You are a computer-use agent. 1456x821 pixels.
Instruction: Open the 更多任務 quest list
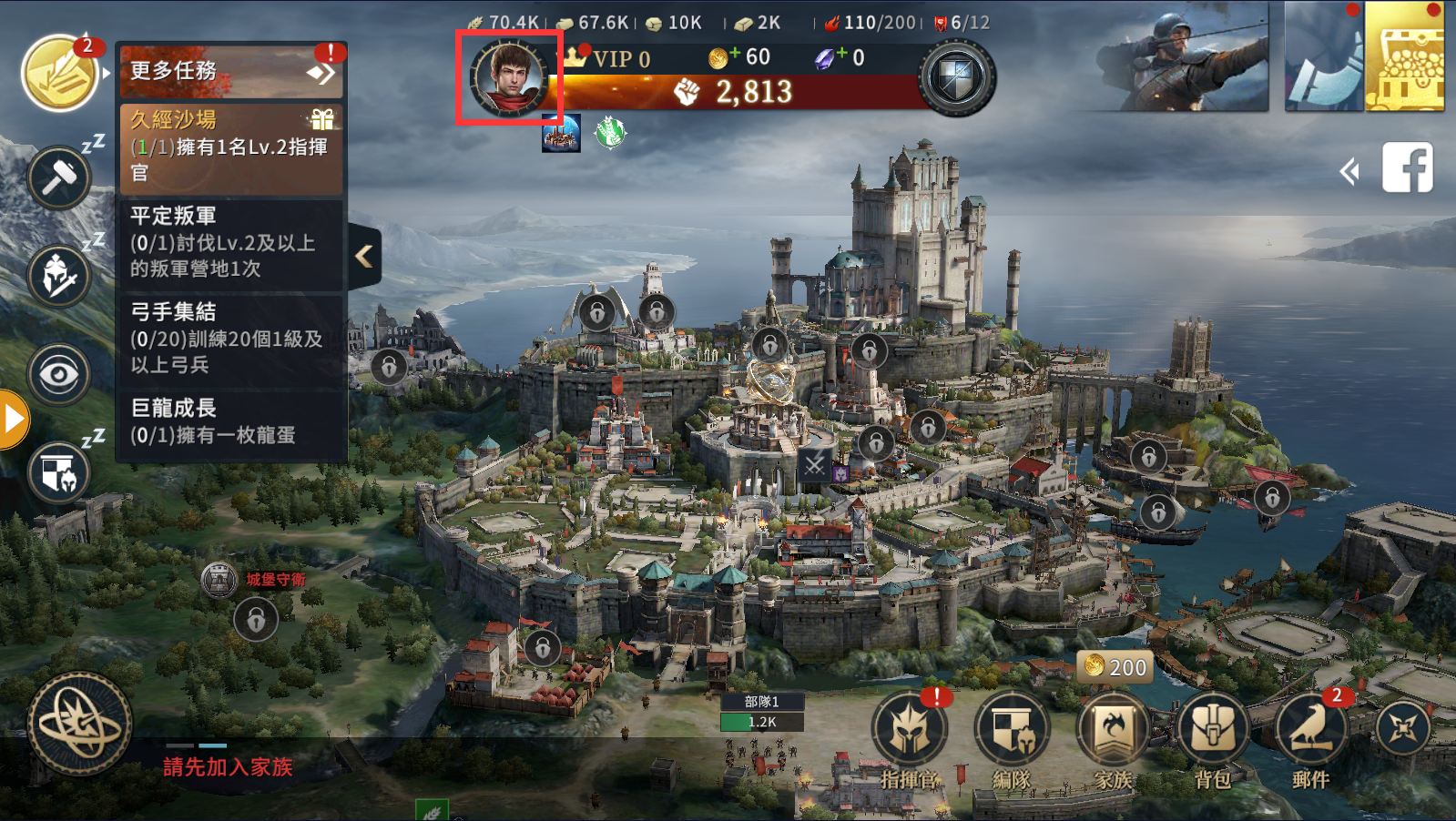pos(230,71)
